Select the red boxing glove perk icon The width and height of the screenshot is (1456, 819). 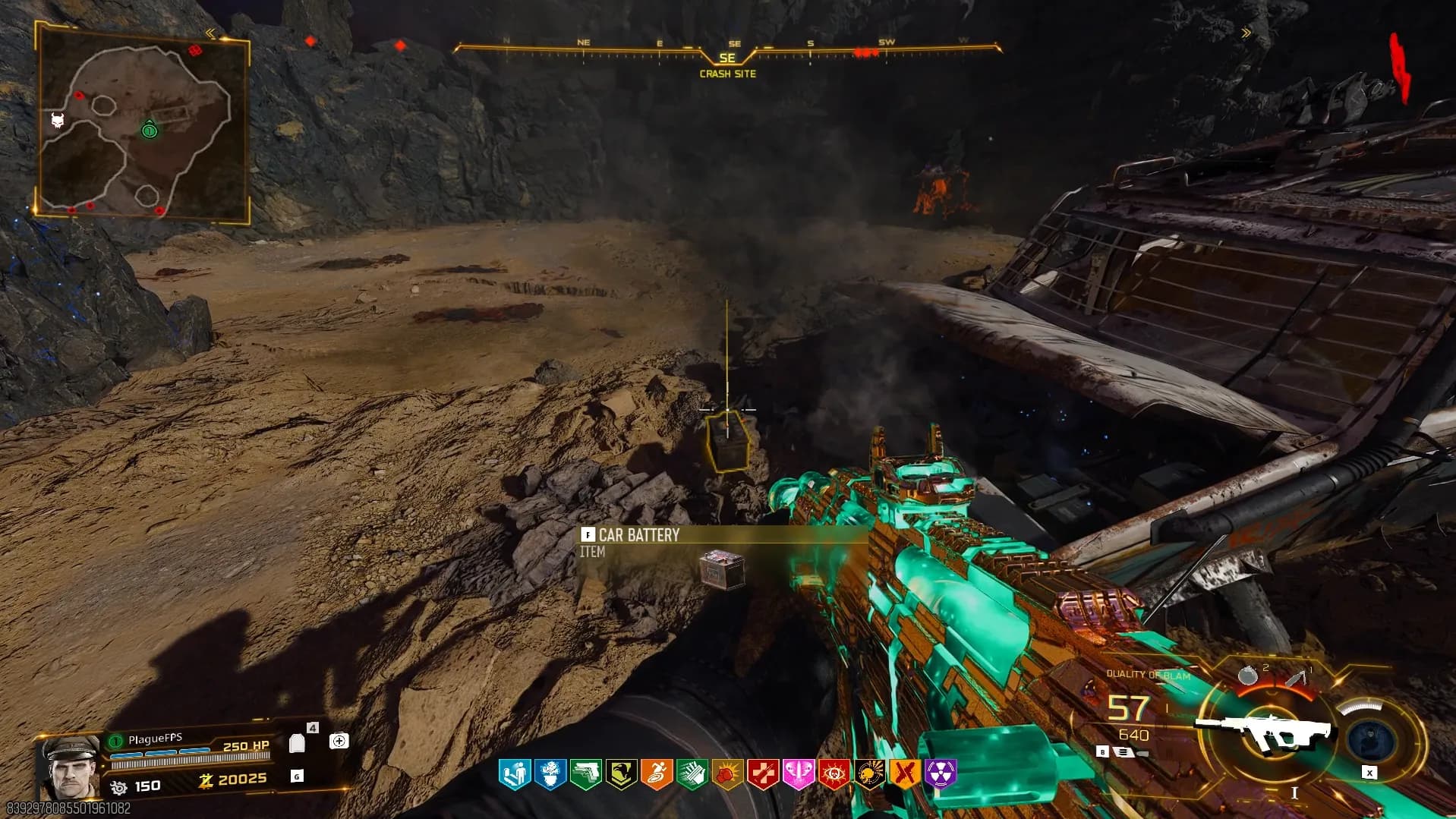pos(727,774)
